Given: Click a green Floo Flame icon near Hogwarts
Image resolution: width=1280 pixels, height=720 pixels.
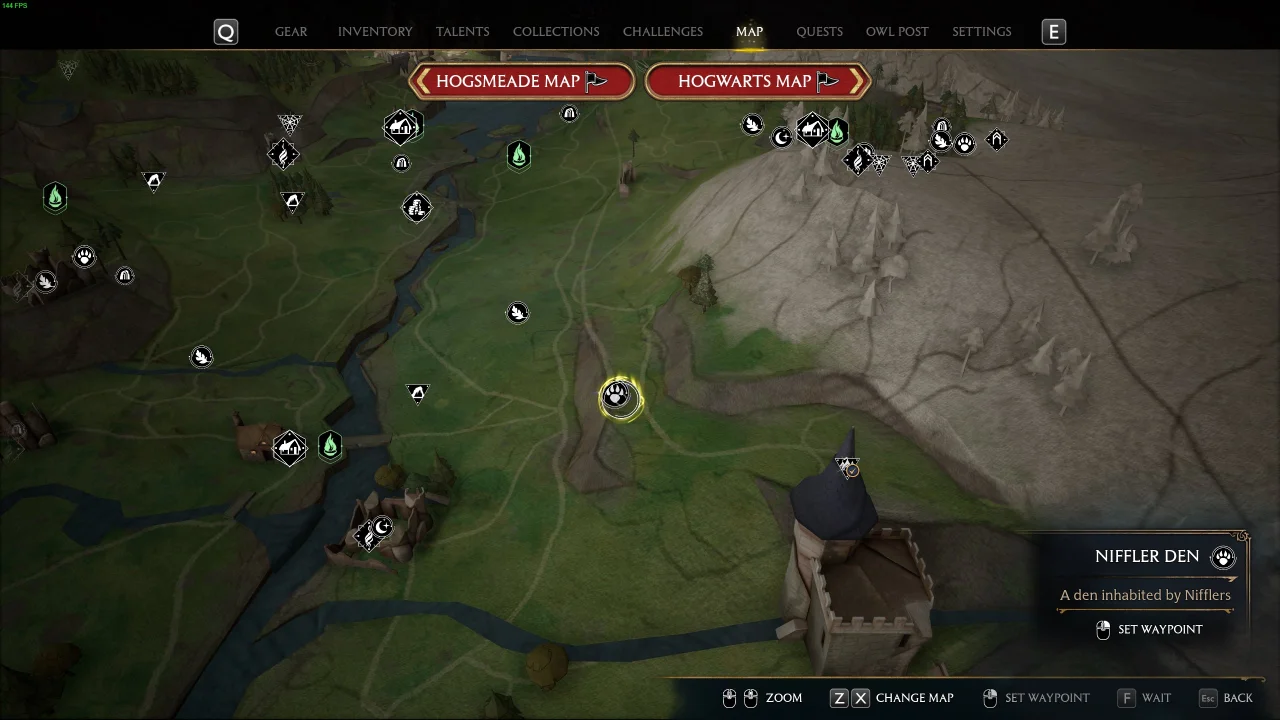Looking at the screenshot, I should [837, 130].
